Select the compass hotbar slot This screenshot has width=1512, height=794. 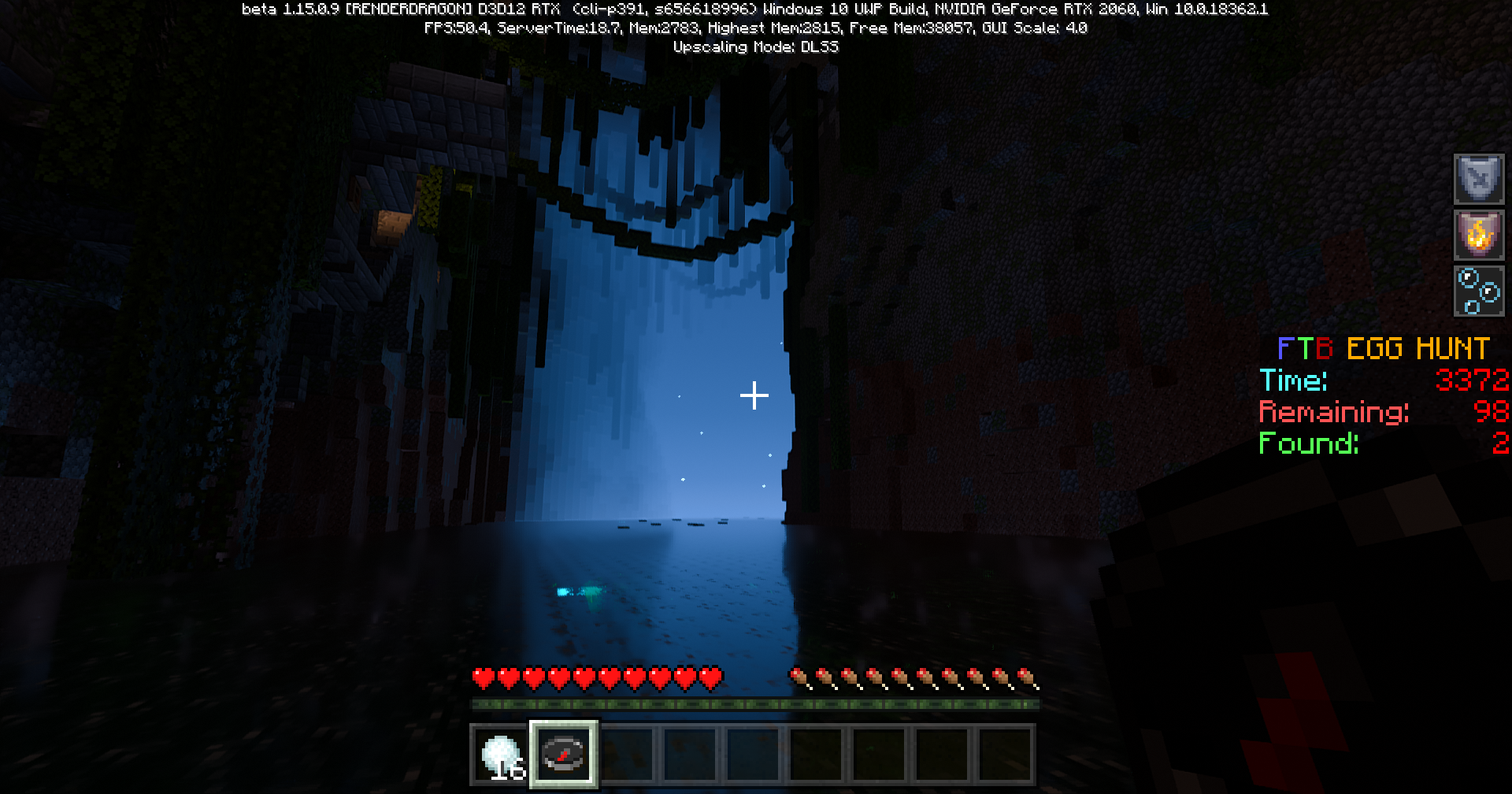[x=564, y=755]
